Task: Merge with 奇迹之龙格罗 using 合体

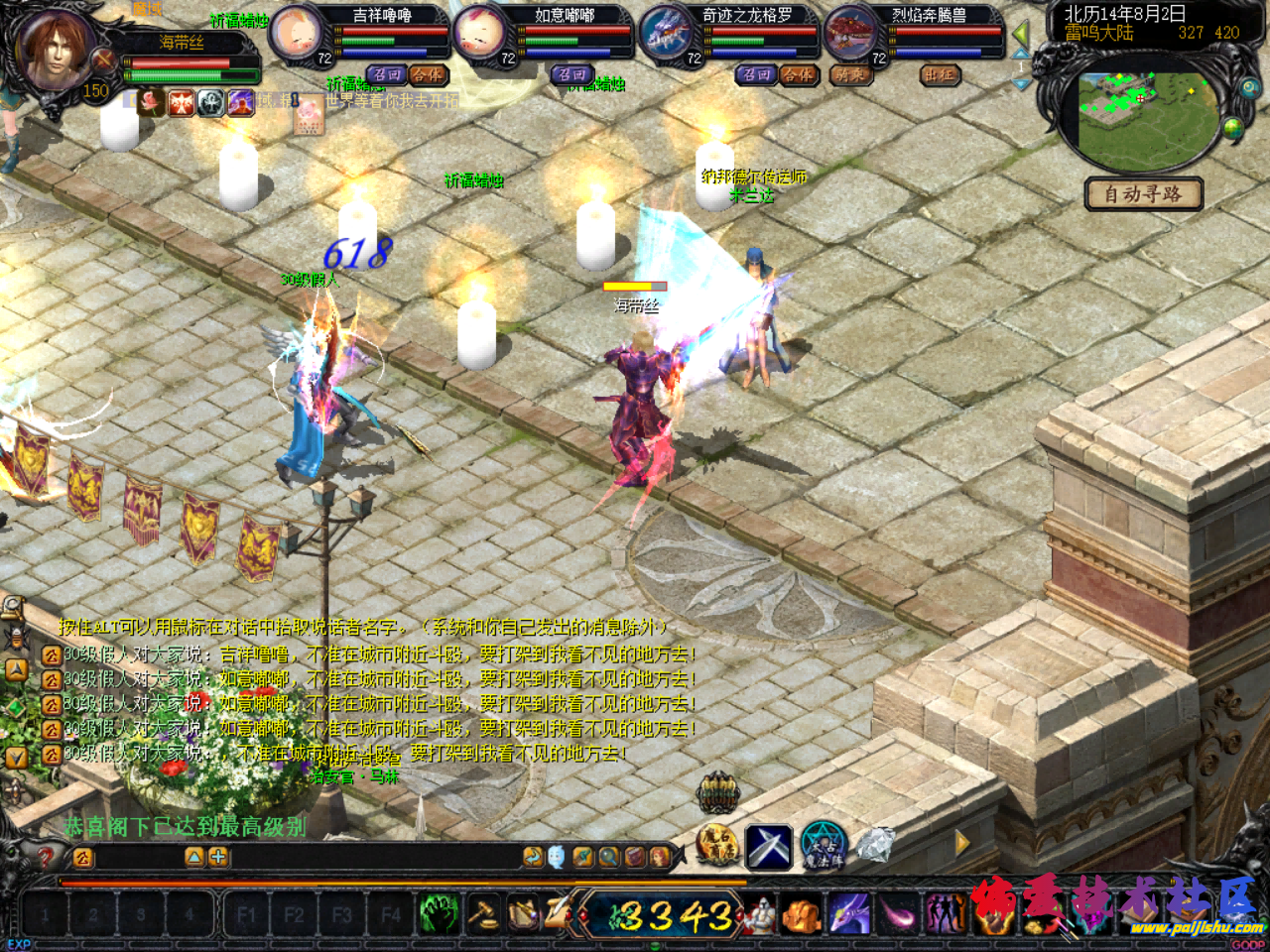Action: pyautogui.click(x=797, y=74)
